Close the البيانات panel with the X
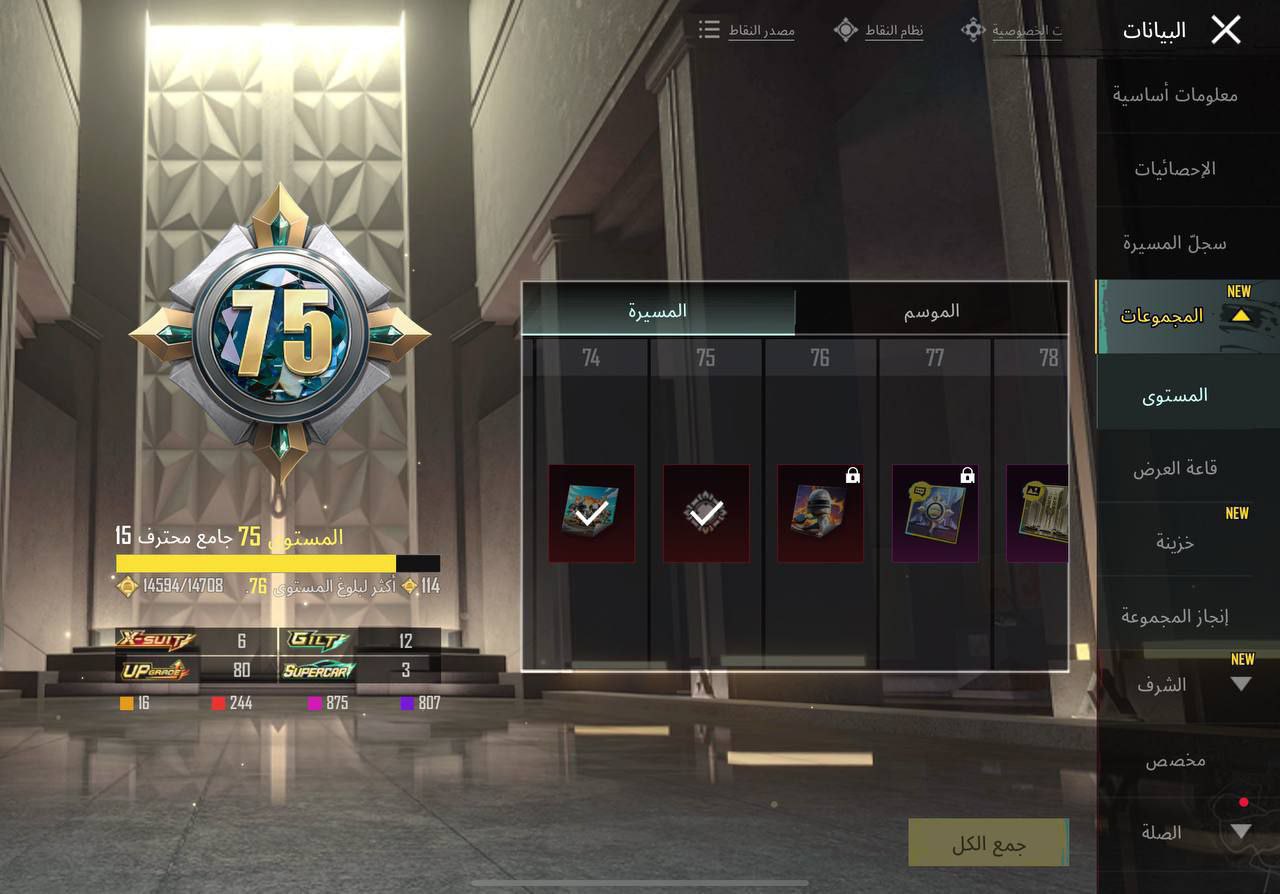This screenshot has width=1280, height=894. point(1225,30)
